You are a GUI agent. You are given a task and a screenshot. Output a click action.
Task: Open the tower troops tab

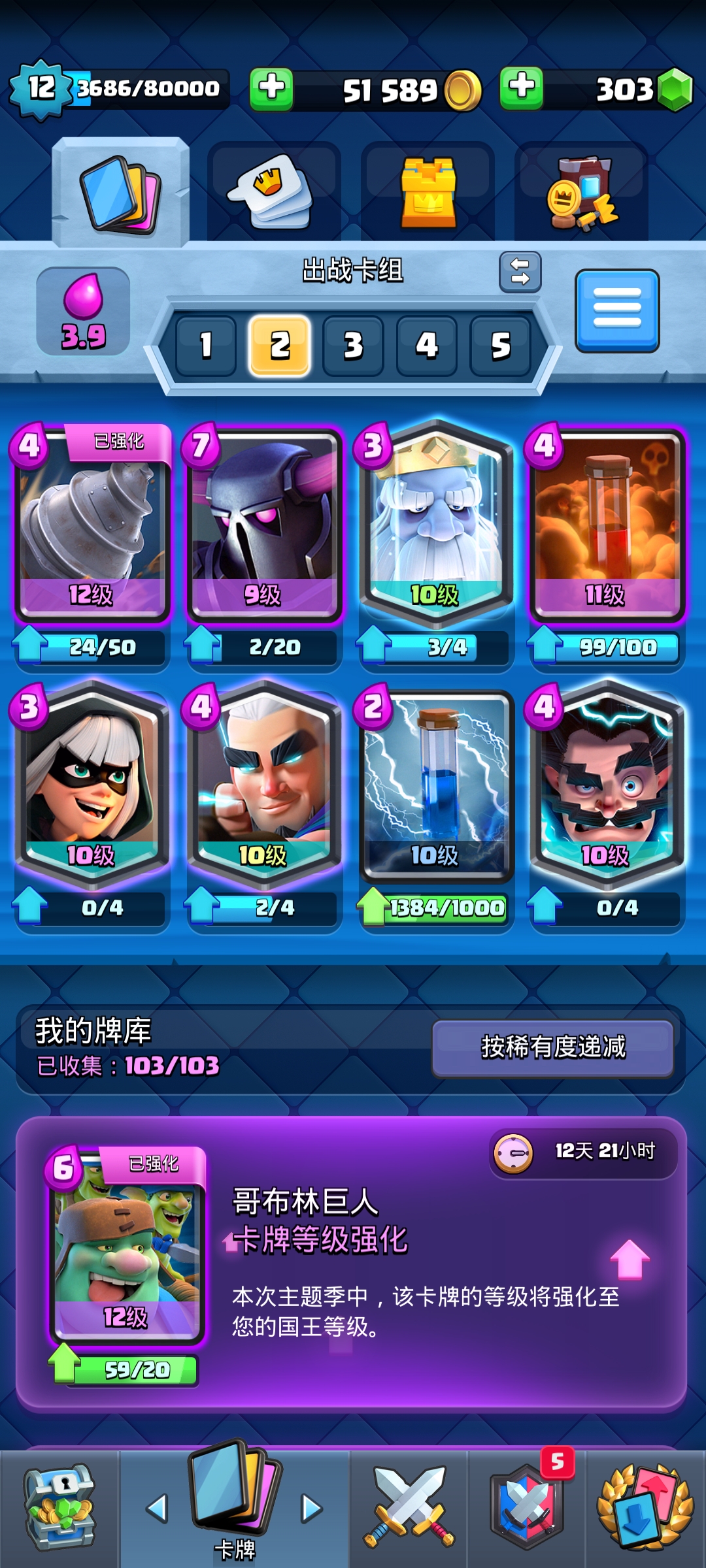point(428,192)
